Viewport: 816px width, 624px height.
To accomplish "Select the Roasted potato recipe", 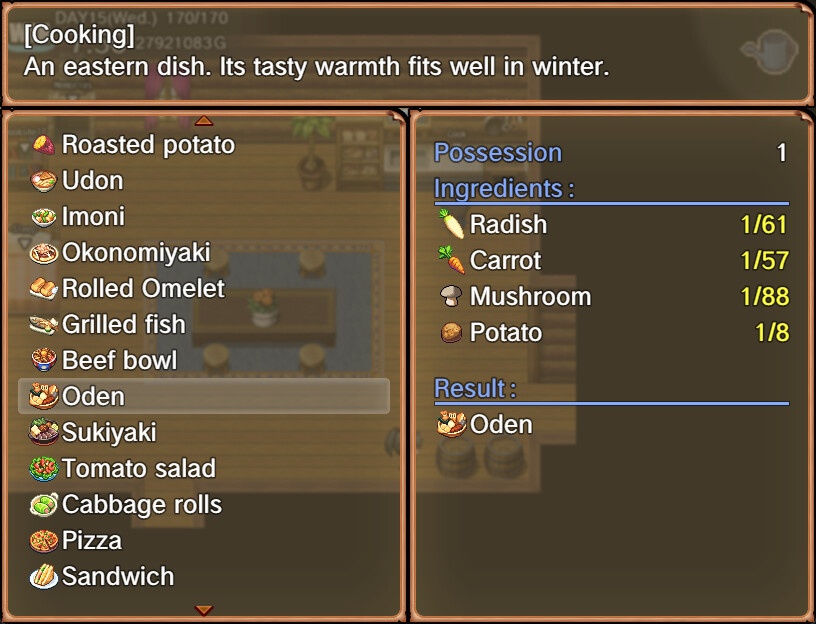I will click(148, 145).
